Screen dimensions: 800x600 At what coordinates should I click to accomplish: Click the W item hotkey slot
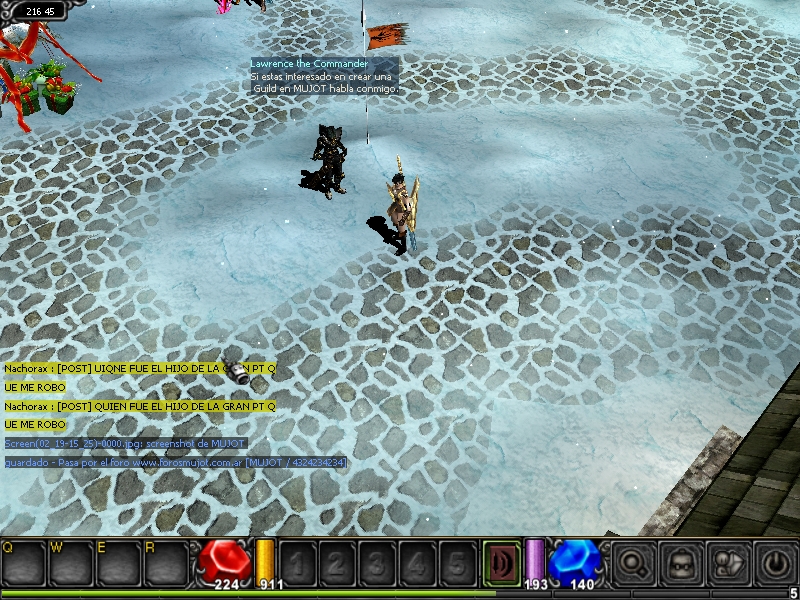click(x=72, y=564)
